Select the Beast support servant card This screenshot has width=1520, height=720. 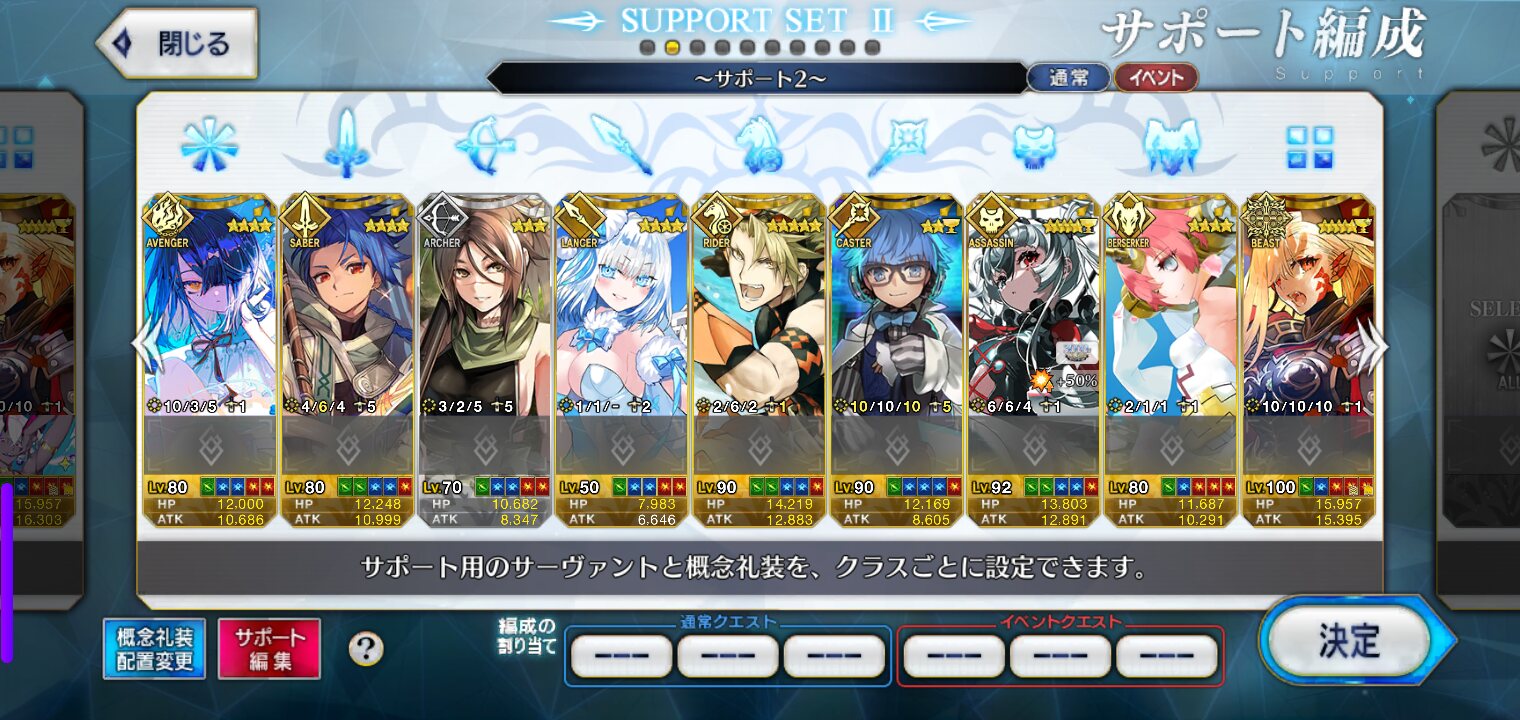[1308, 320]
